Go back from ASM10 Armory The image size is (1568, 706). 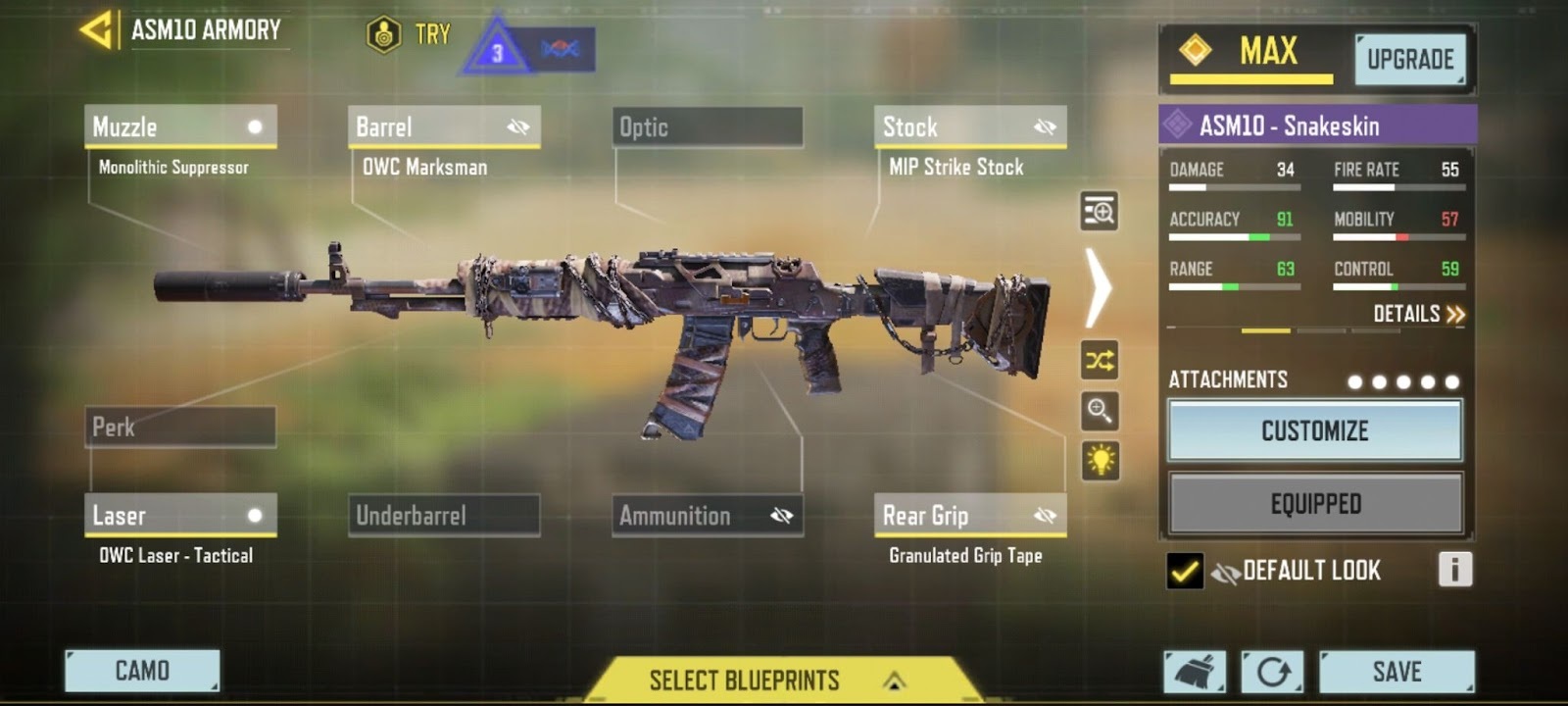[x=96, y=29]
